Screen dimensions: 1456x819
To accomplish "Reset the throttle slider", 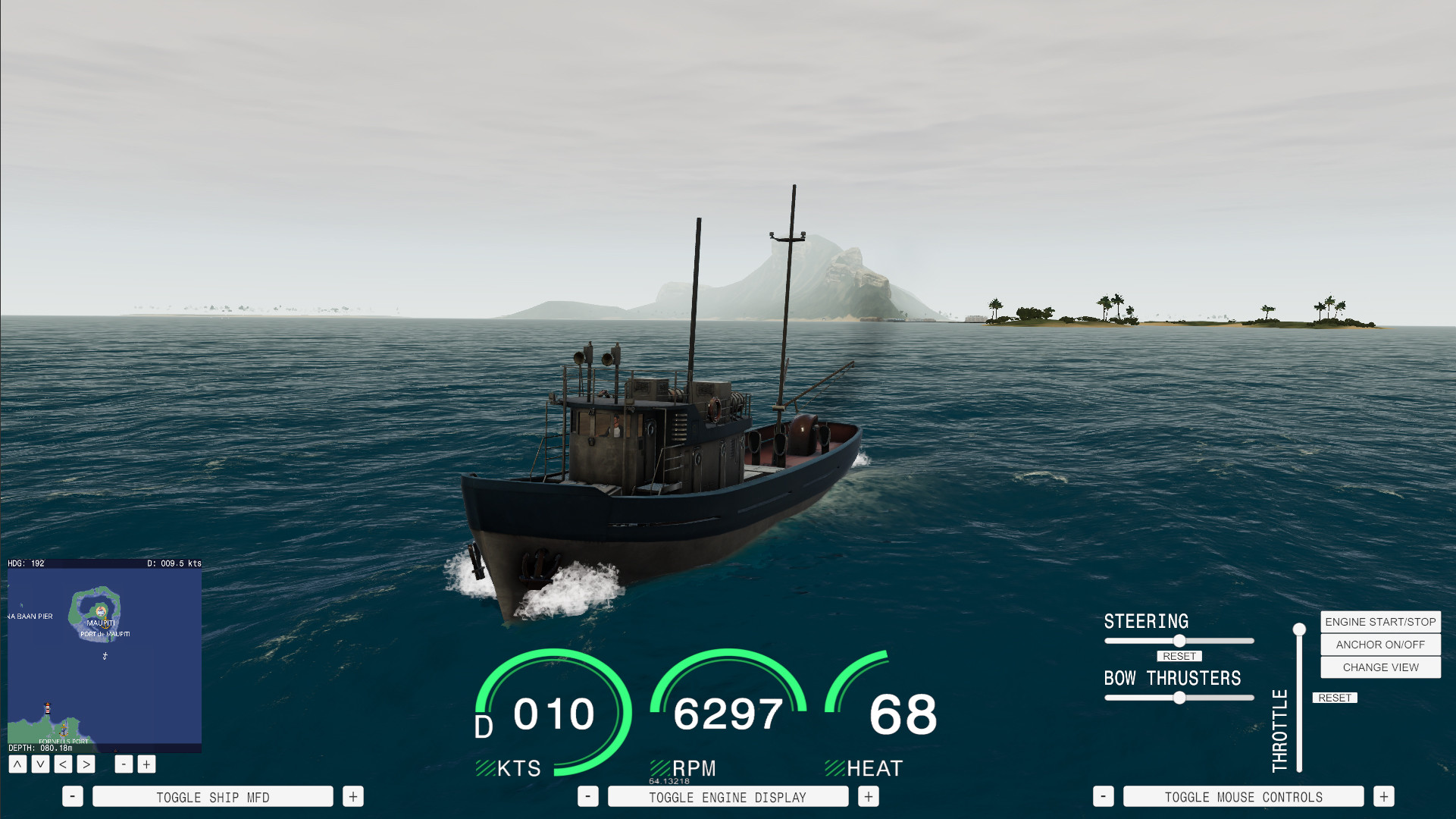I will [1335, 698].
